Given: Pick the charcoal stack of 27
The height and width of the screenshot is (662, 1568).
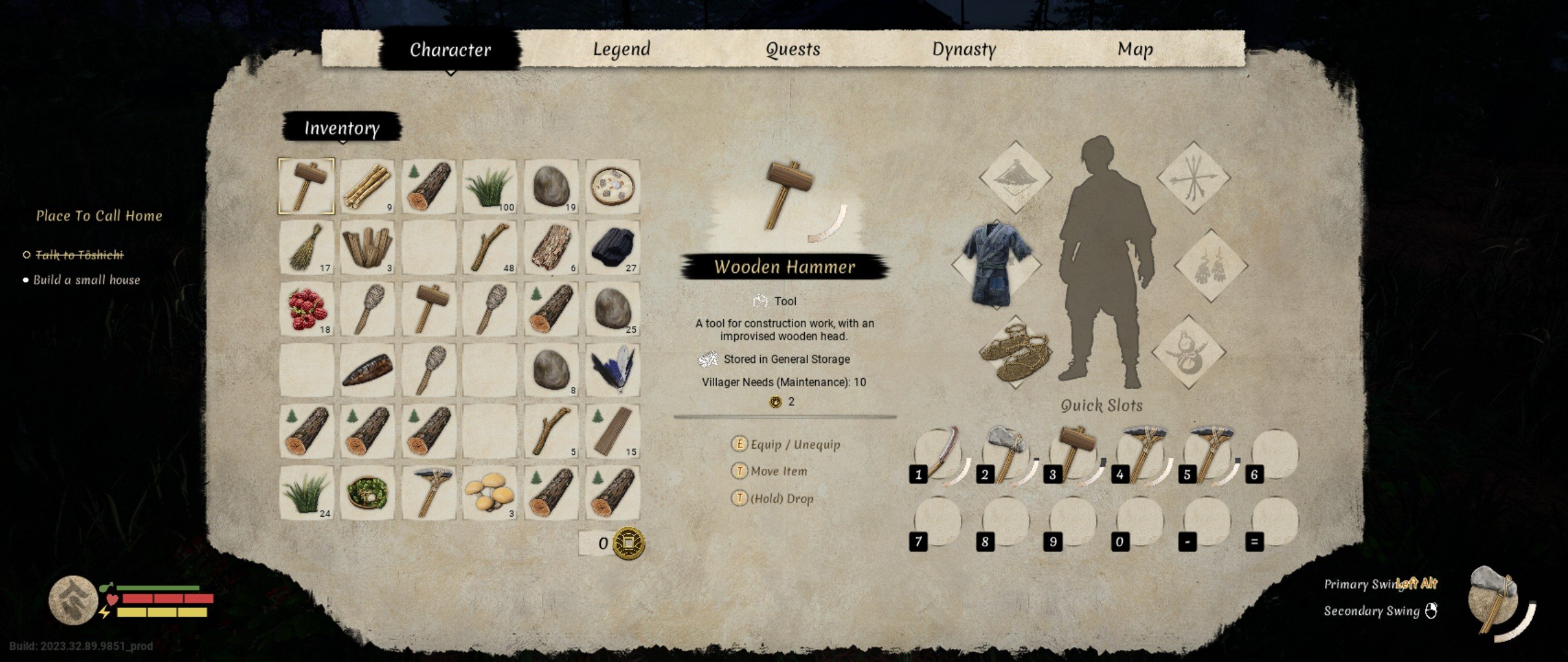Looking at the screenshot, I should click(612, 248).
